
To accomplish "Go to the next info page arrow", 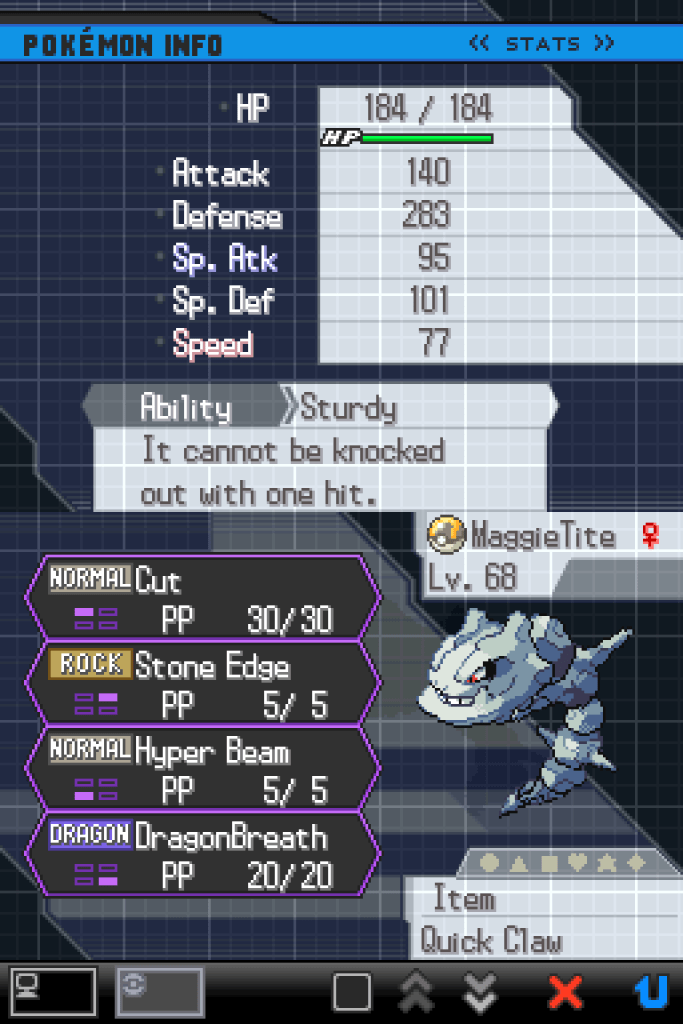I will click(x=603, y=44).
